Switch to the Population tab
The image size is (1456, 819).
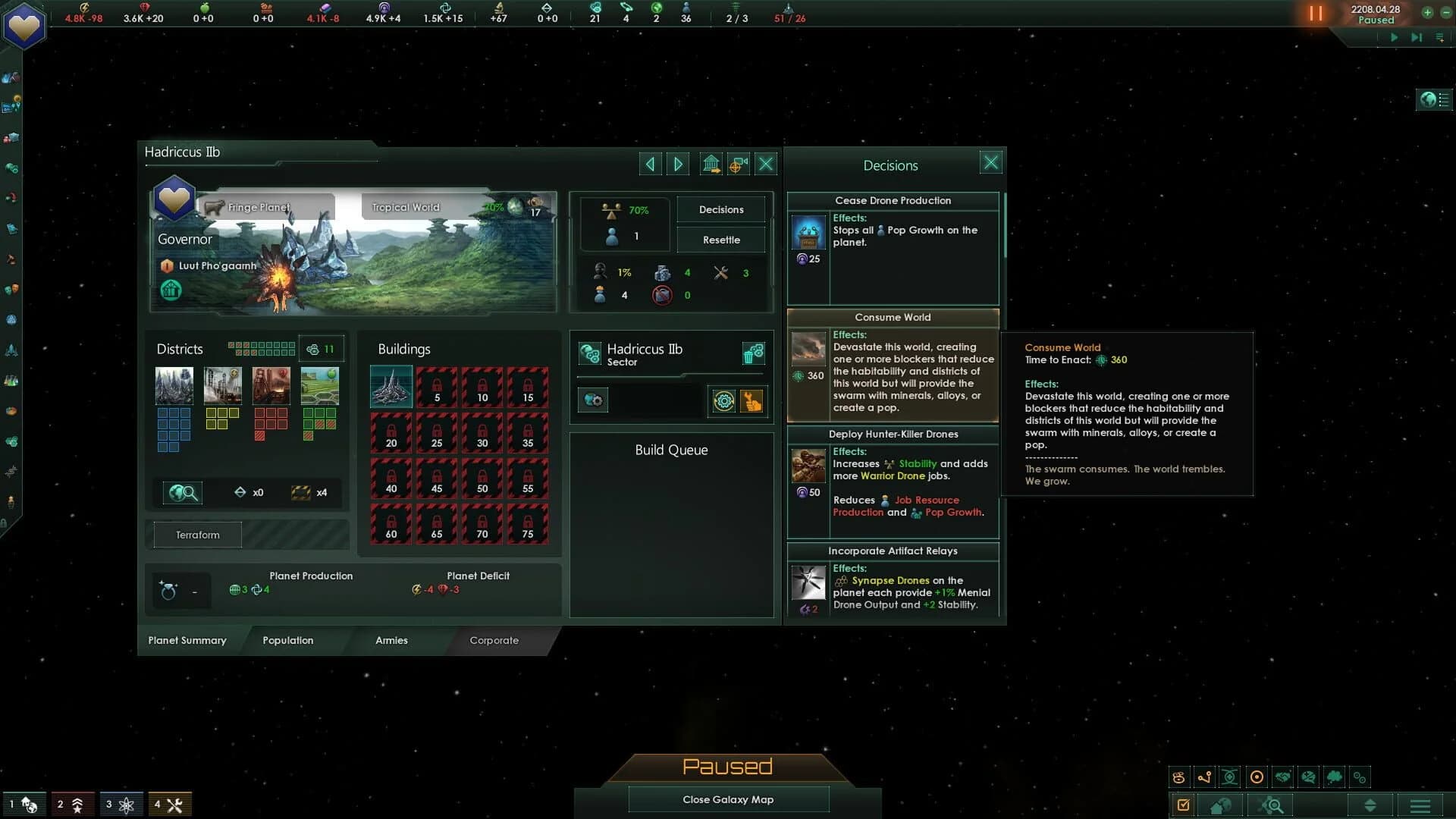[x=288, y=641]
